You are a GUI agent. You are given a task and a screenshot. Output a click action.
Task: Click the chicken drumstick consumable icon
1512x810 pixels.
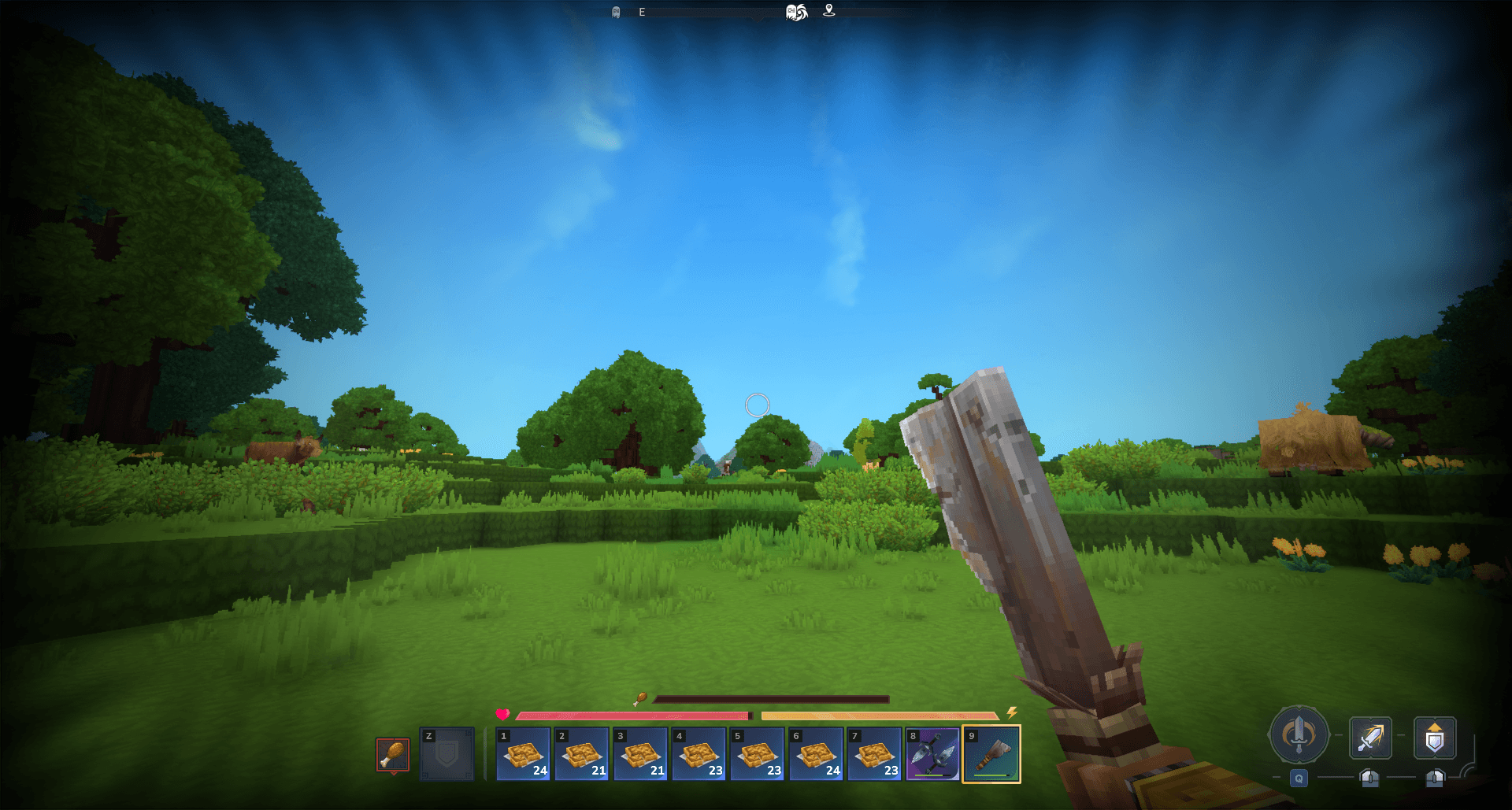tap(392, 754)
